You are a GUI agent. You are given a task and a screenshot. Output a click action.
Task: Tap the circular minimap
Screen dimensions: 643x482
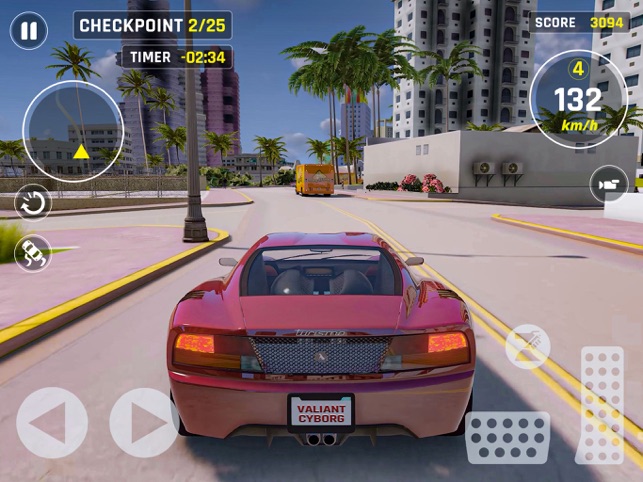(x=73, y=130)
